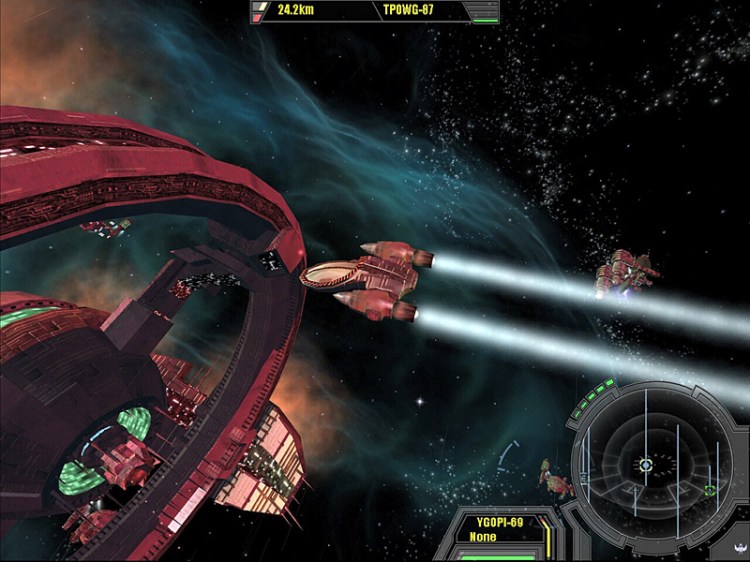The image size is (750, 562).
Task: Select the green target marker on radar
Action: [x=709, y=490]
